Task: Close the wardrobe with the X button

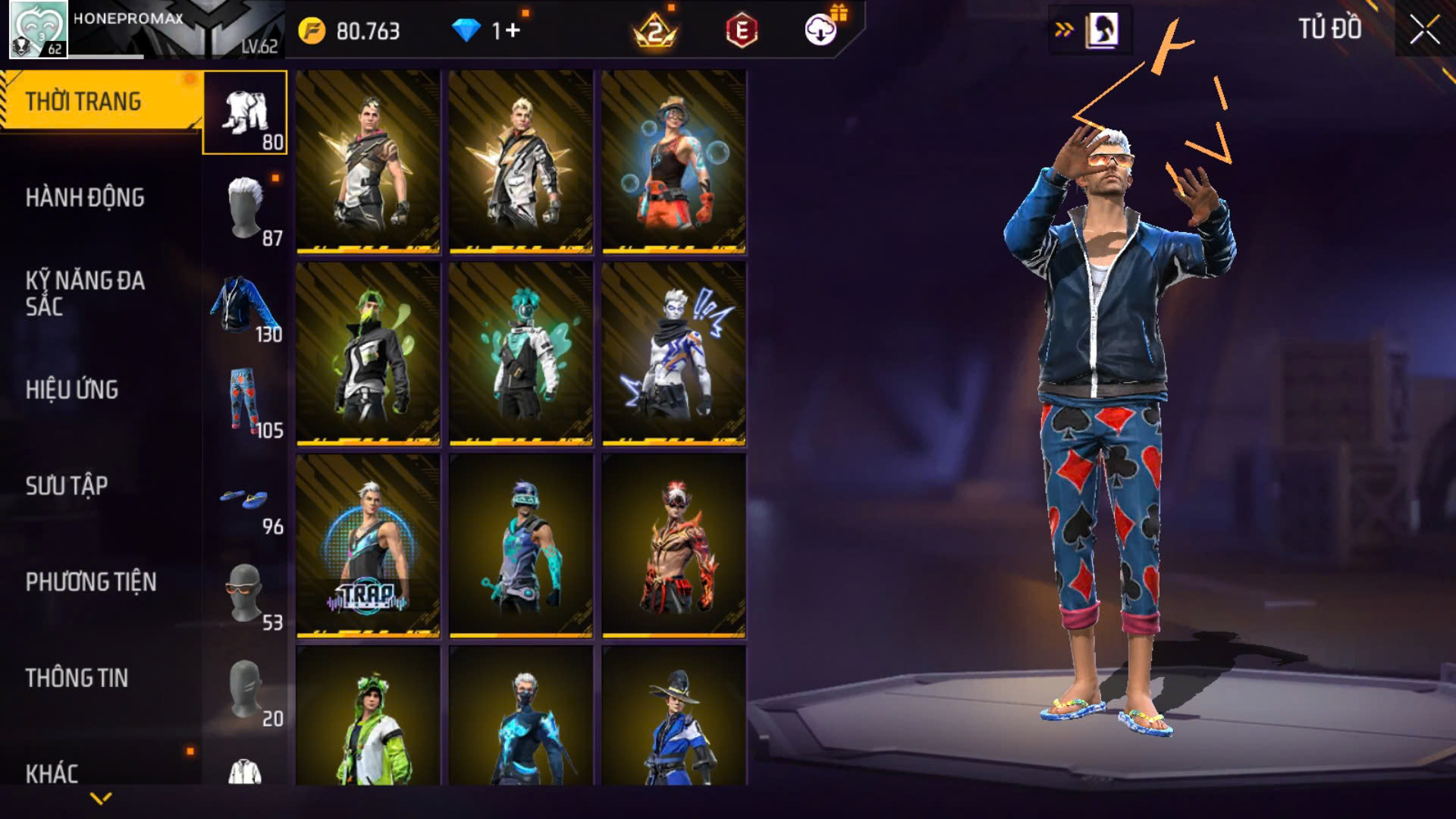Action: [1424, 30]
